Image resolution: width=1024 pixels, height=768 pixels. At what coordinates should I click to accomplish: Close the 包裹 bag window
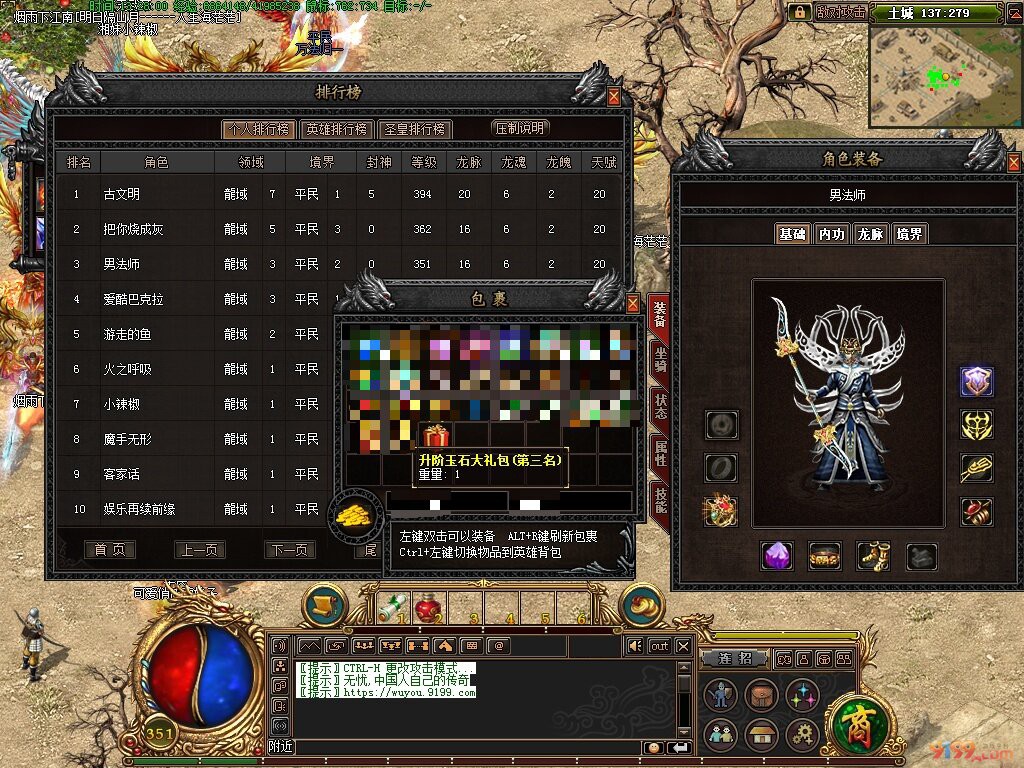pyautogui.click(x=632, y=303)
